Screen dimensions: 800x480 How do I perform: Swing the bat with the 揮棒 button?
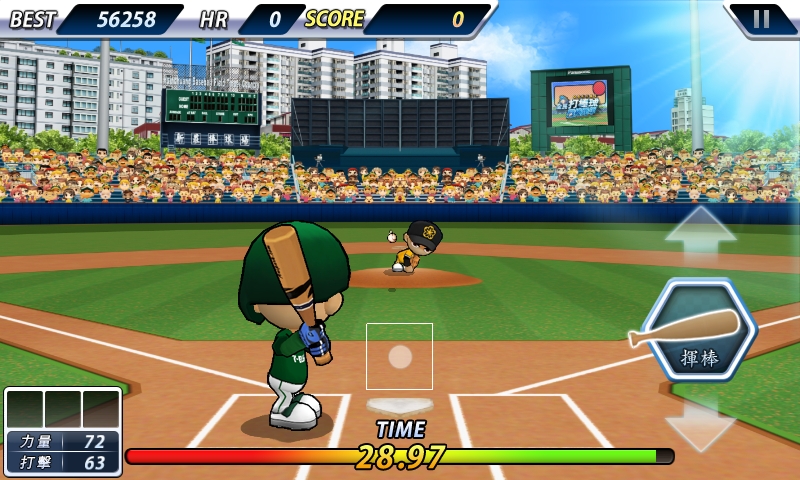pyautogui.click(x=699, y=331)
